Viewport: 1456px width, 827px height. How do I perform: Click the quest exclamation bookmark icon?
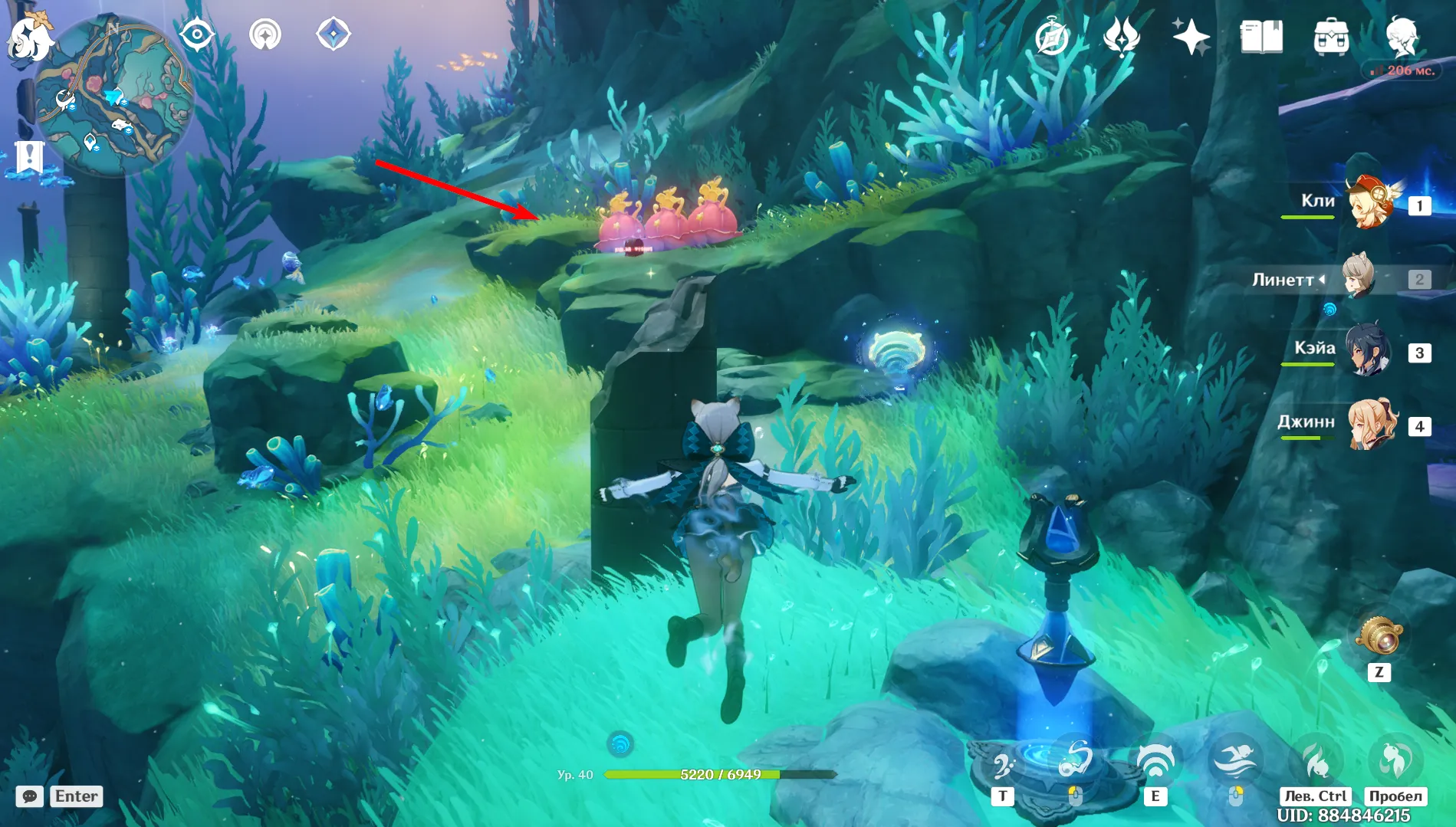tap(29, 158)
